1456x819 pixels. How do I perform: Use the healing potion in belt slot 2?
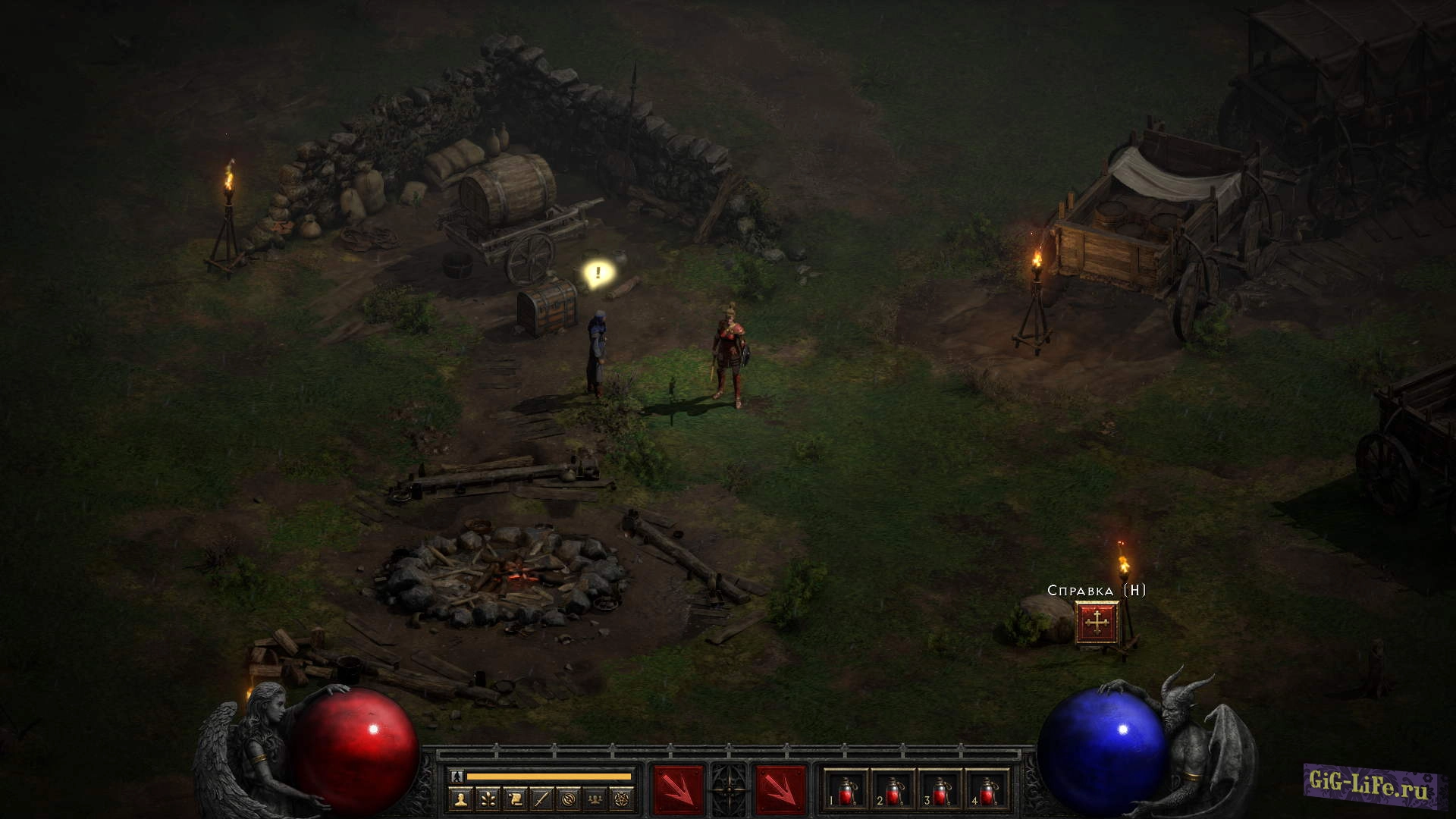(x=893, y=792)
